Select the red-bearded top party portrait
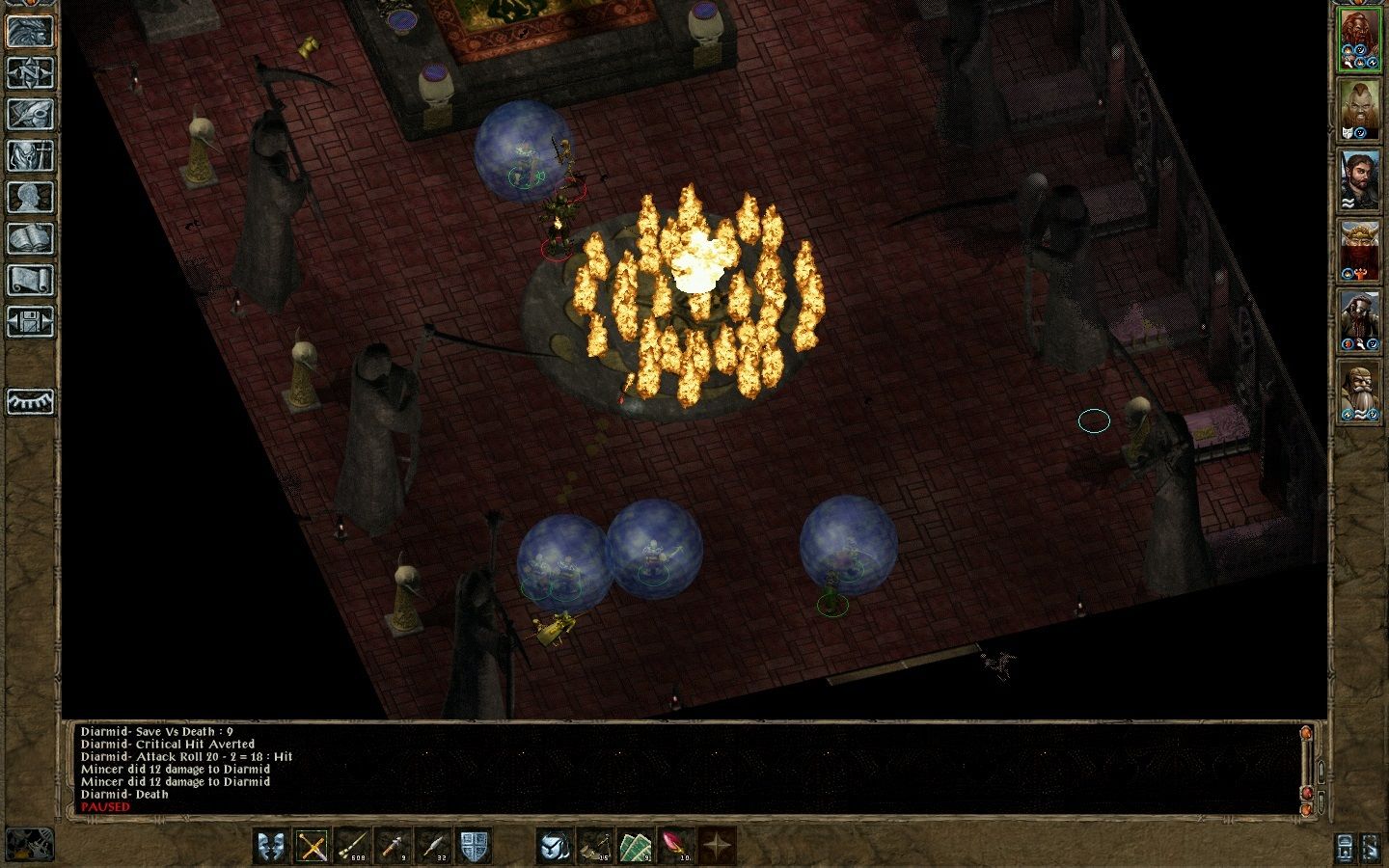 1359,40
